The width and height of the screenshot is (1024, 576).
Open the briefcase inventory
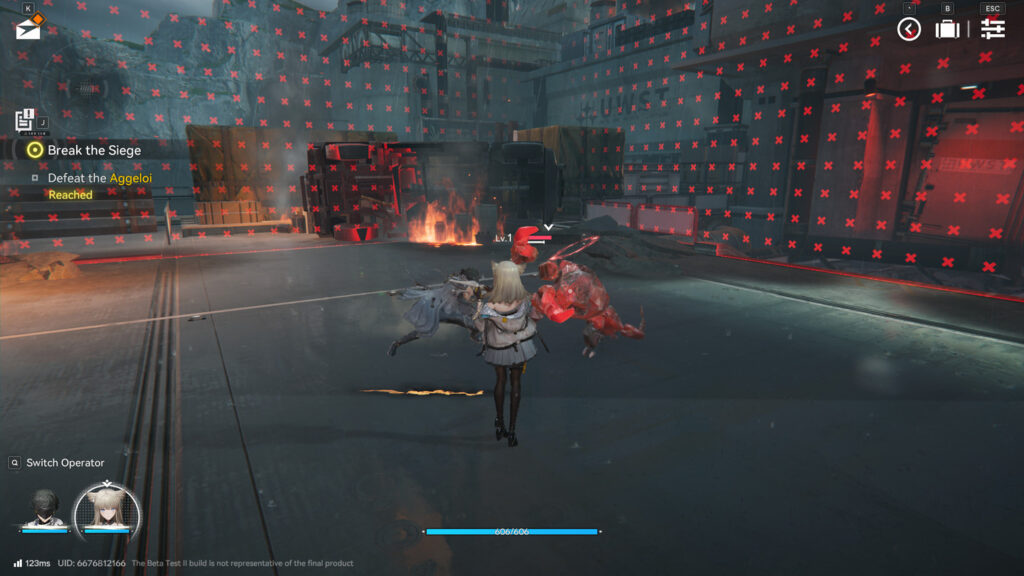click(x=947, y=29)
